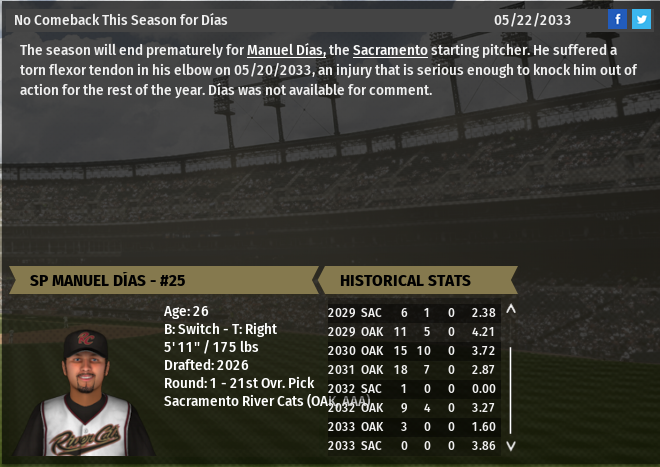Share the story on Twitter

[x=641, y=19]
